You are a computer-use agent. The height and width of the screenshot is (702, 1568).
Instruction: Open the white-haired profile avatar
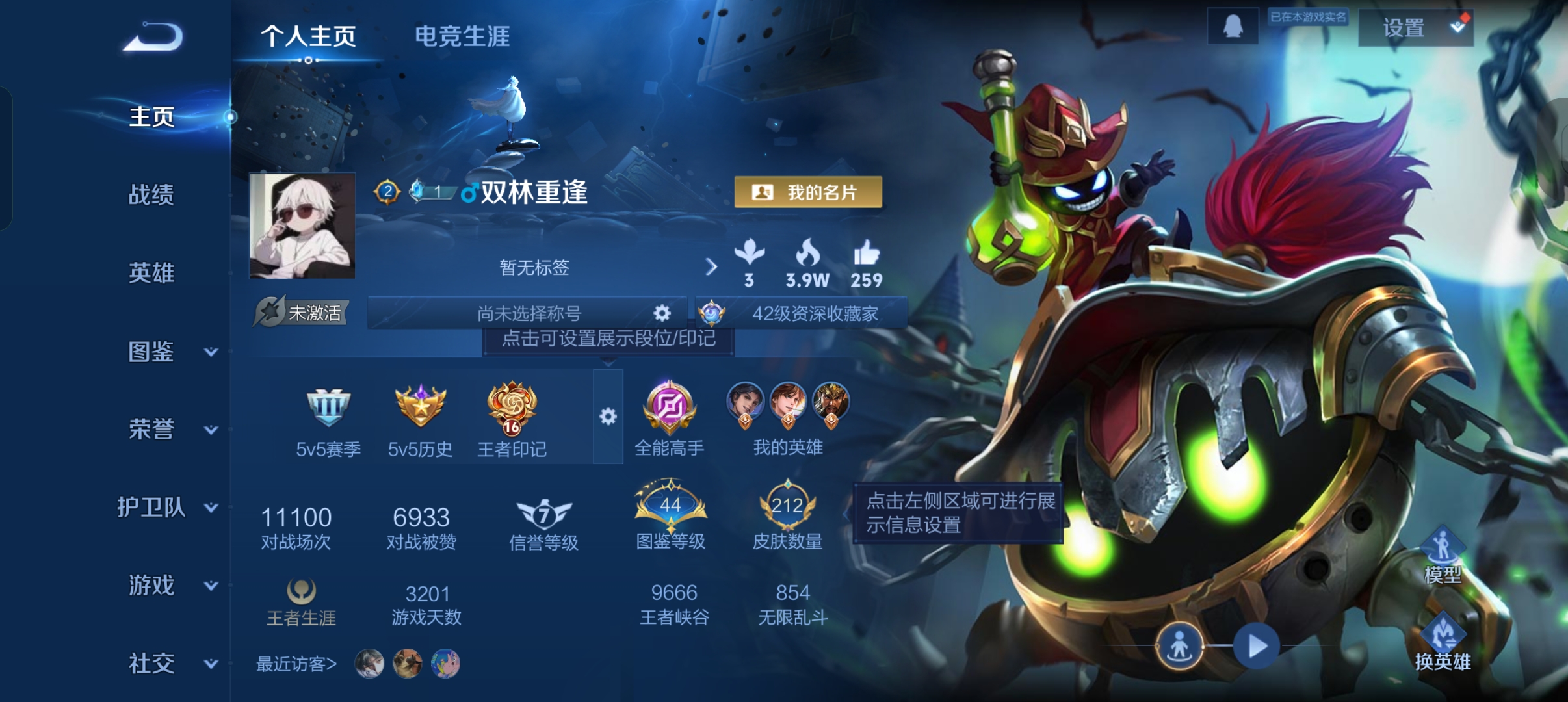(302, 226)
